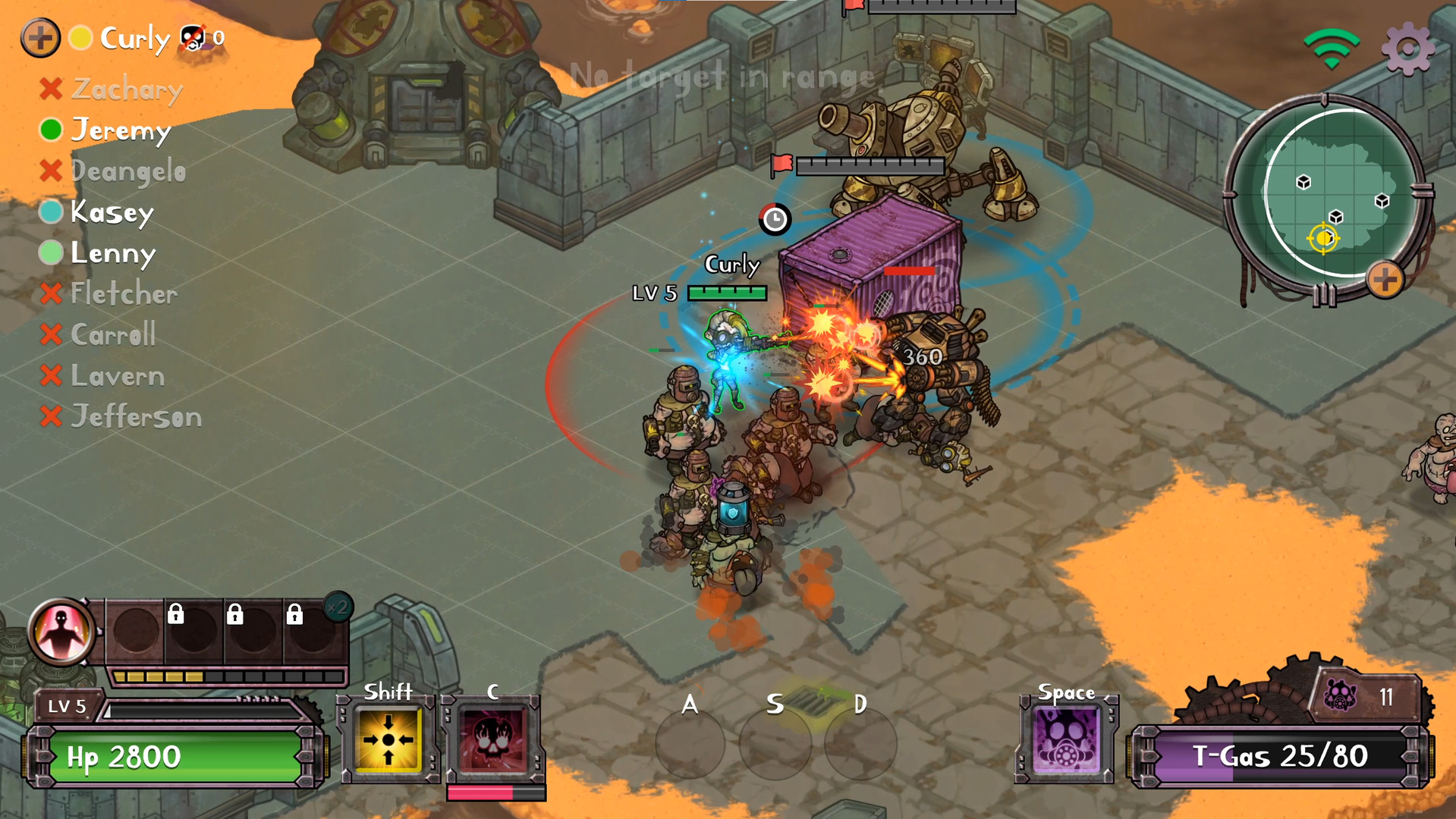
Task: Activate the Shift dash skill icon
Action: [x=388, y=738]
